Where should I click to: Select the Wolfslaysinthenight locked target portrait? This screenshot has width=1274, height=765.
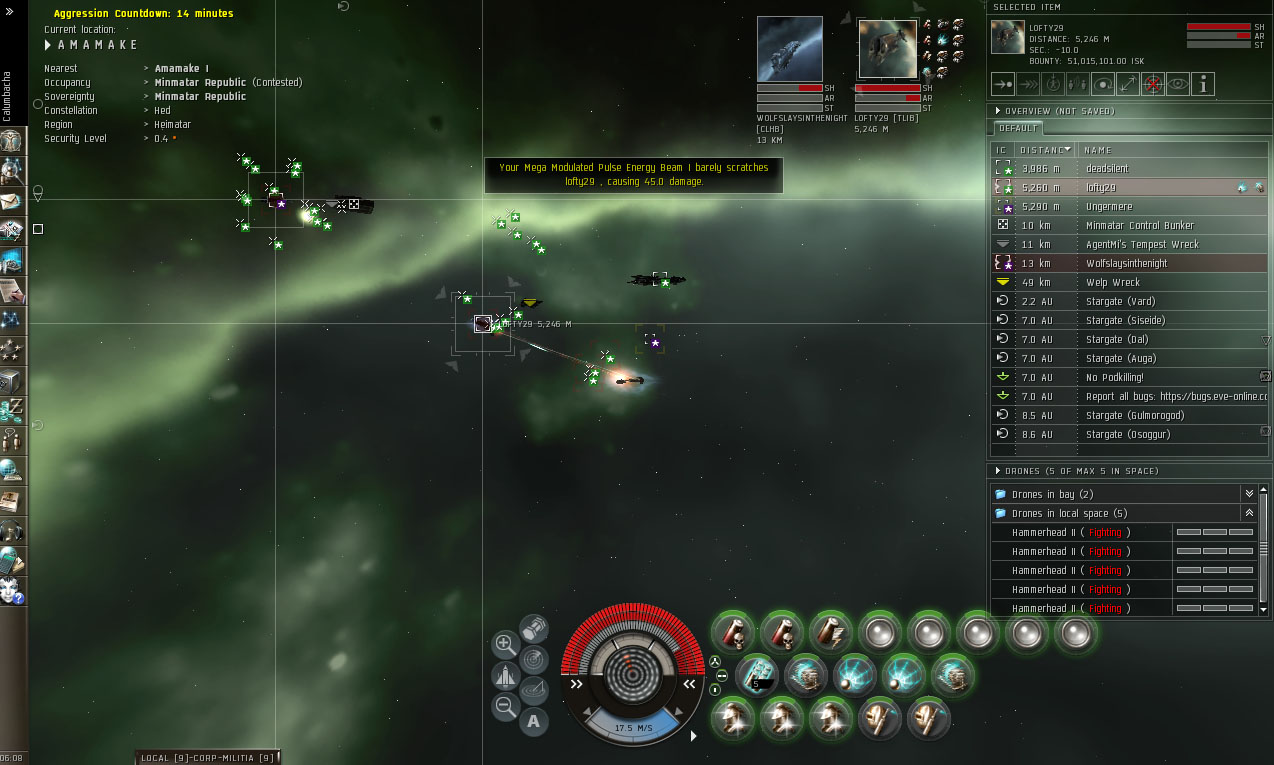pos(790,49)
